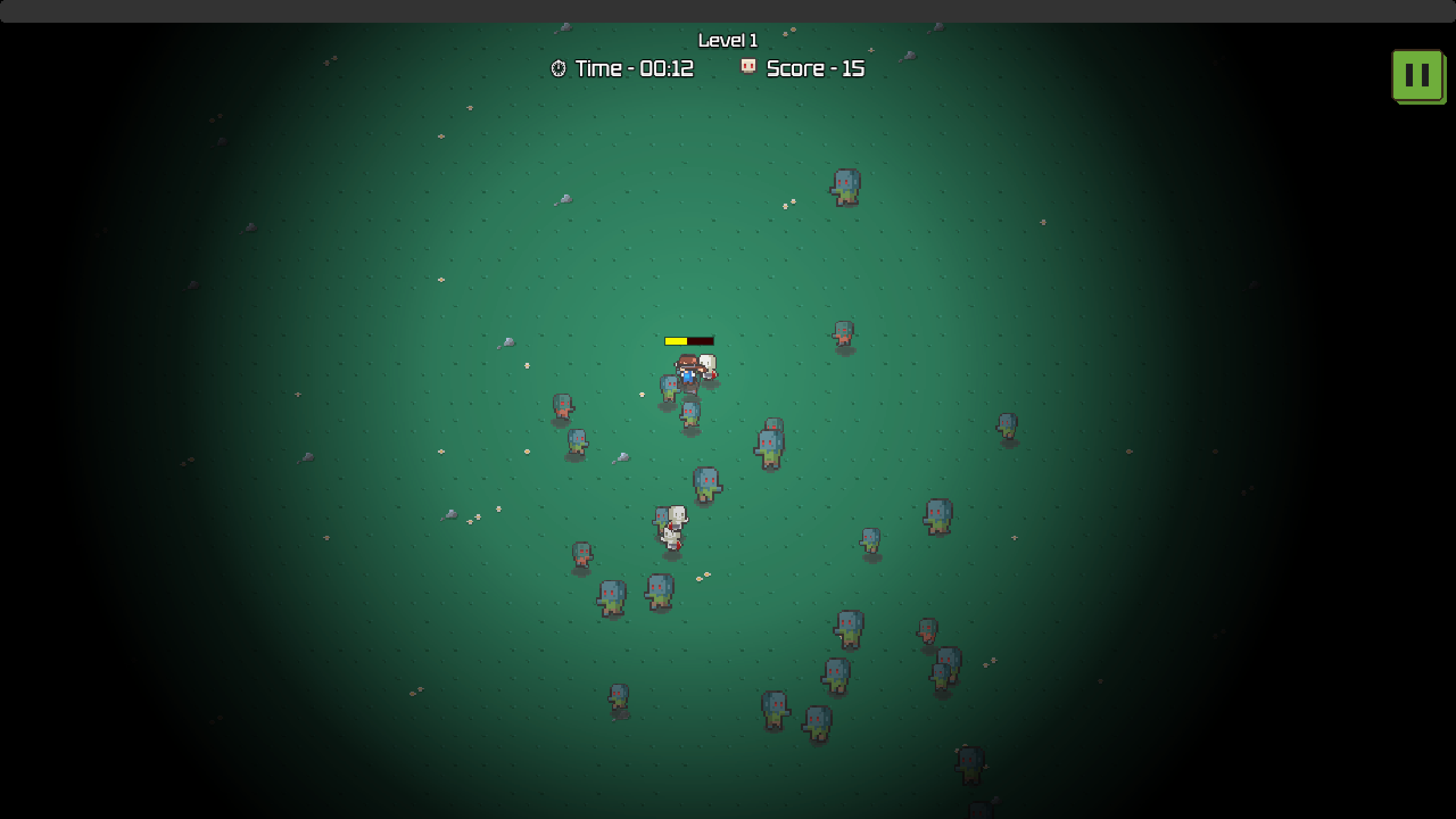1456x819 pixels.
Task: Click the clock icon beside the Time display
Action: tap(558, 68)
